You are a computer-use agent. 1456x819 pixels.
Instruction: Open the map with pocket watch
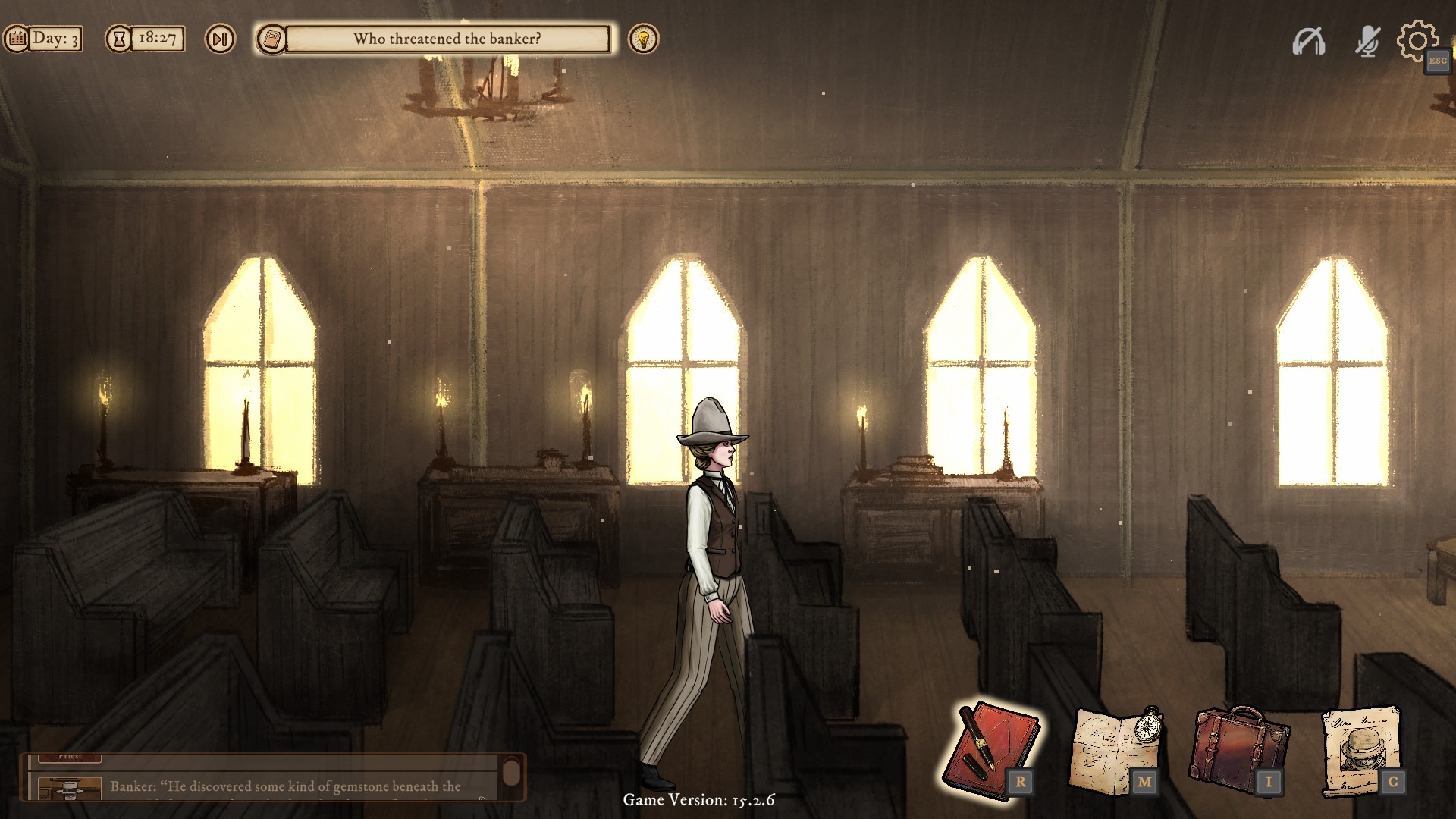(x=1115, y=749)
